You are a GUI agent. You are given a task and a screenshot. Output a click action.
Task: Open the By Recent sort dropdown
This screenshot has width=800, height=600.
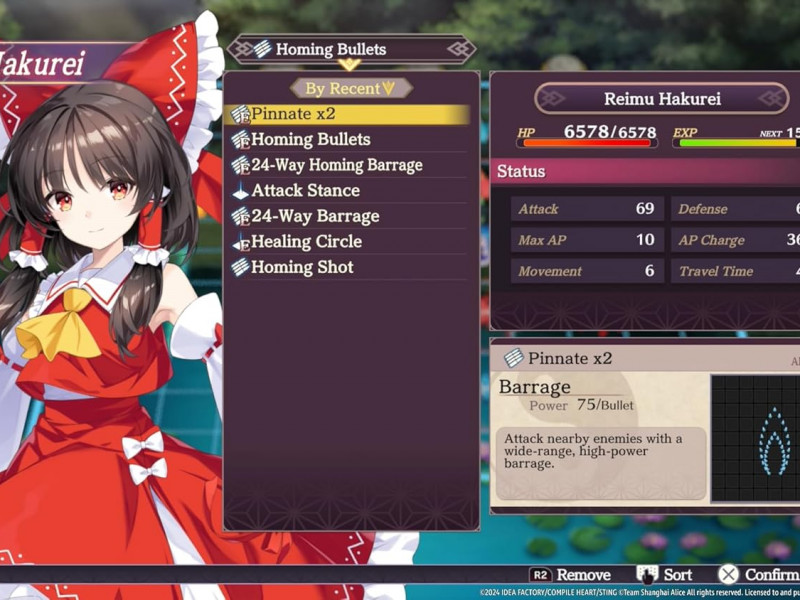351,88
